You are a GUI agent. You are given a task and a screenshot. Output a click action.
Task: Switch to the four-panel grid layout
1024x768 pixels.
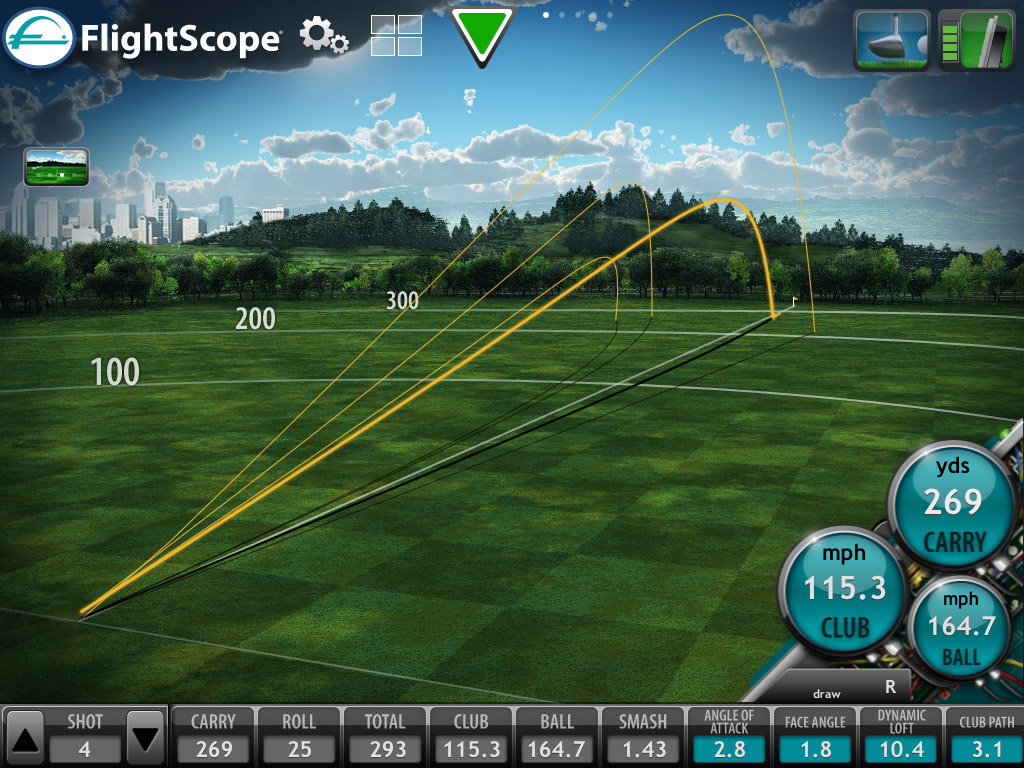pos(396,36)
